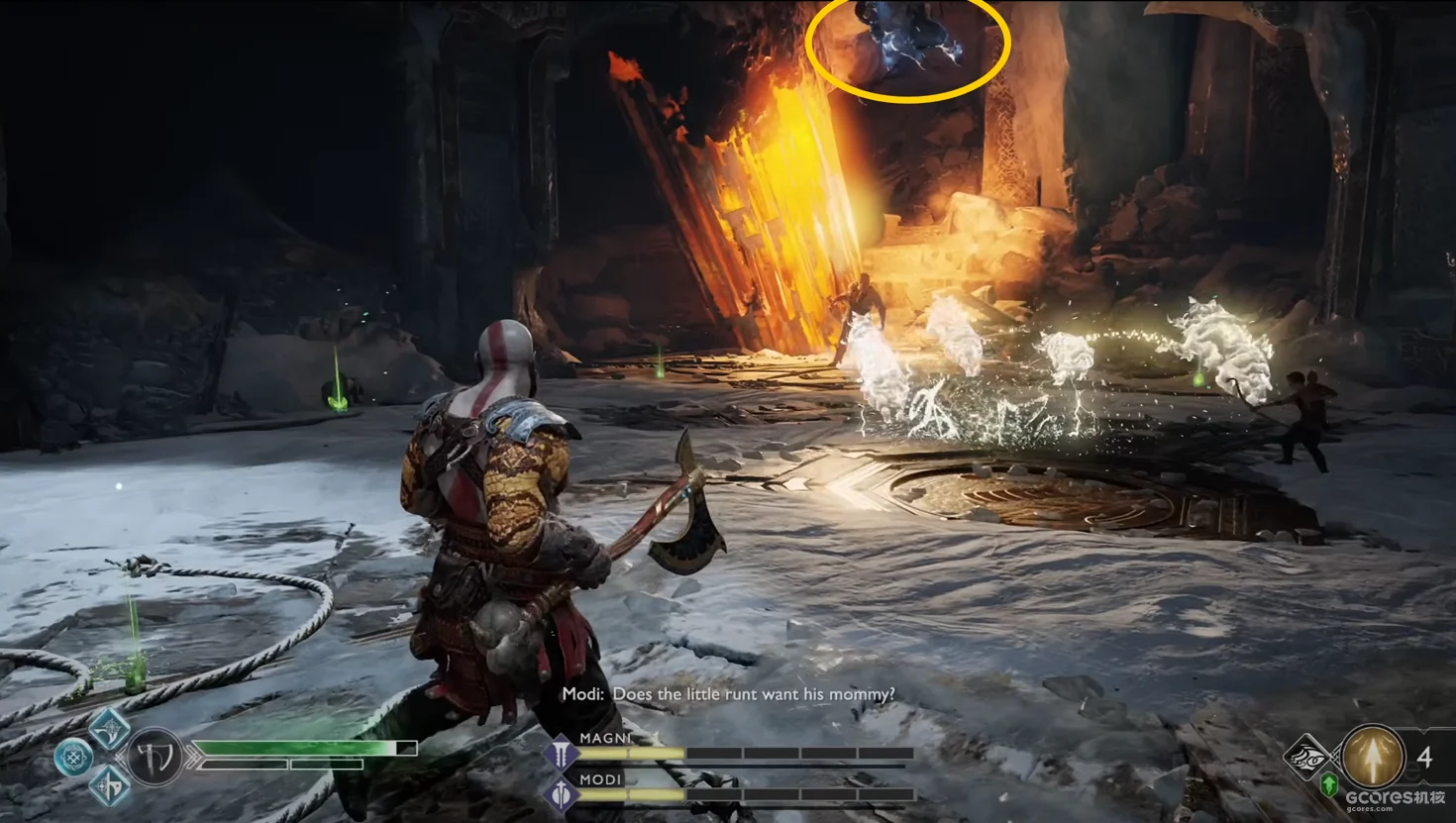This screenshot has height=823, width=1456.
Task: Activate the wolf runic summon icon
Action: coord(1305,758)
